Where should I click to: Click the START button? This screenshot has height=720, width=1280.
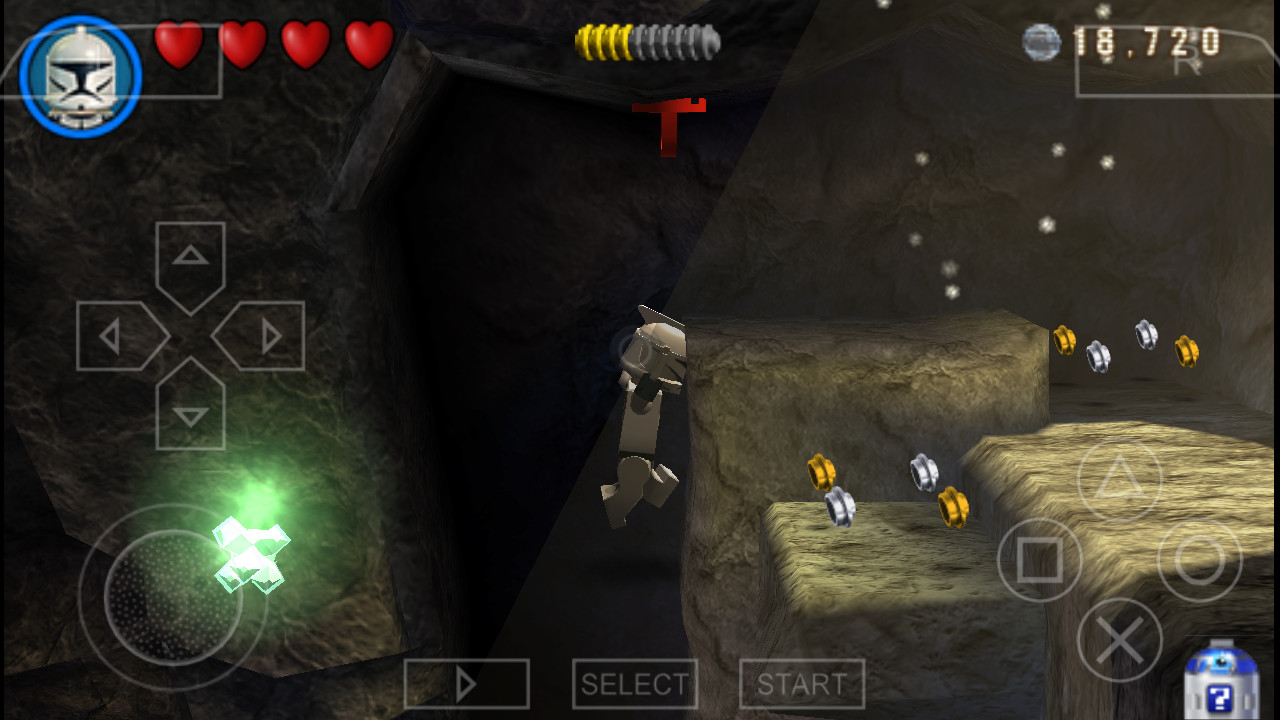coord(802,684)
